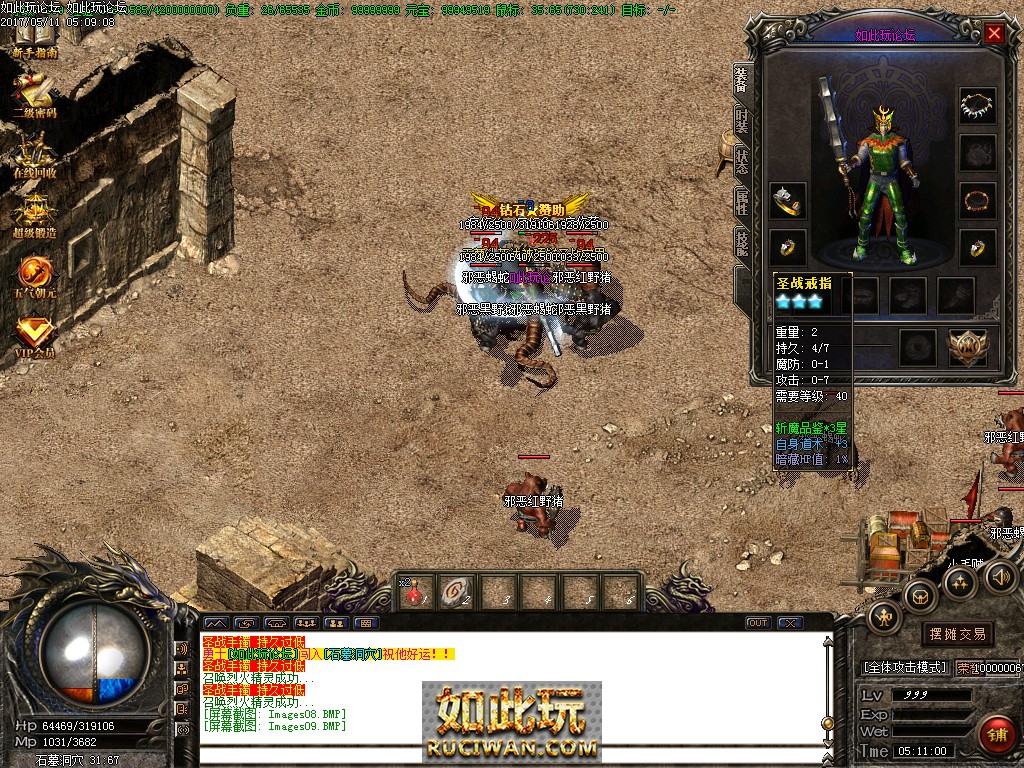1024x768 pixels.
Task: Open the 在线回收 online recycling menu
Action: point(34,155)
